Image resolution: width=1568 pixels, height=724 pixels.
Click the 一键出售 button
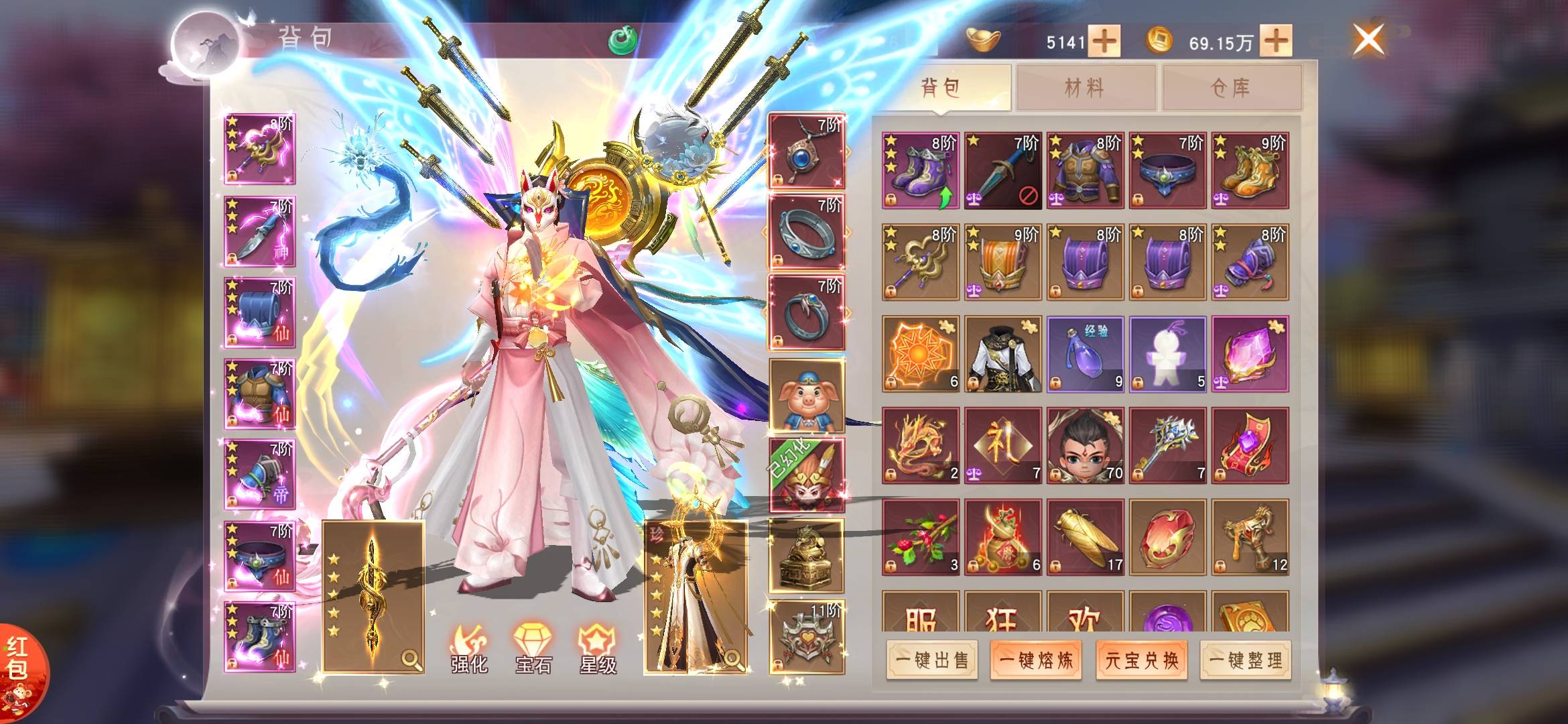pos(932,660)
